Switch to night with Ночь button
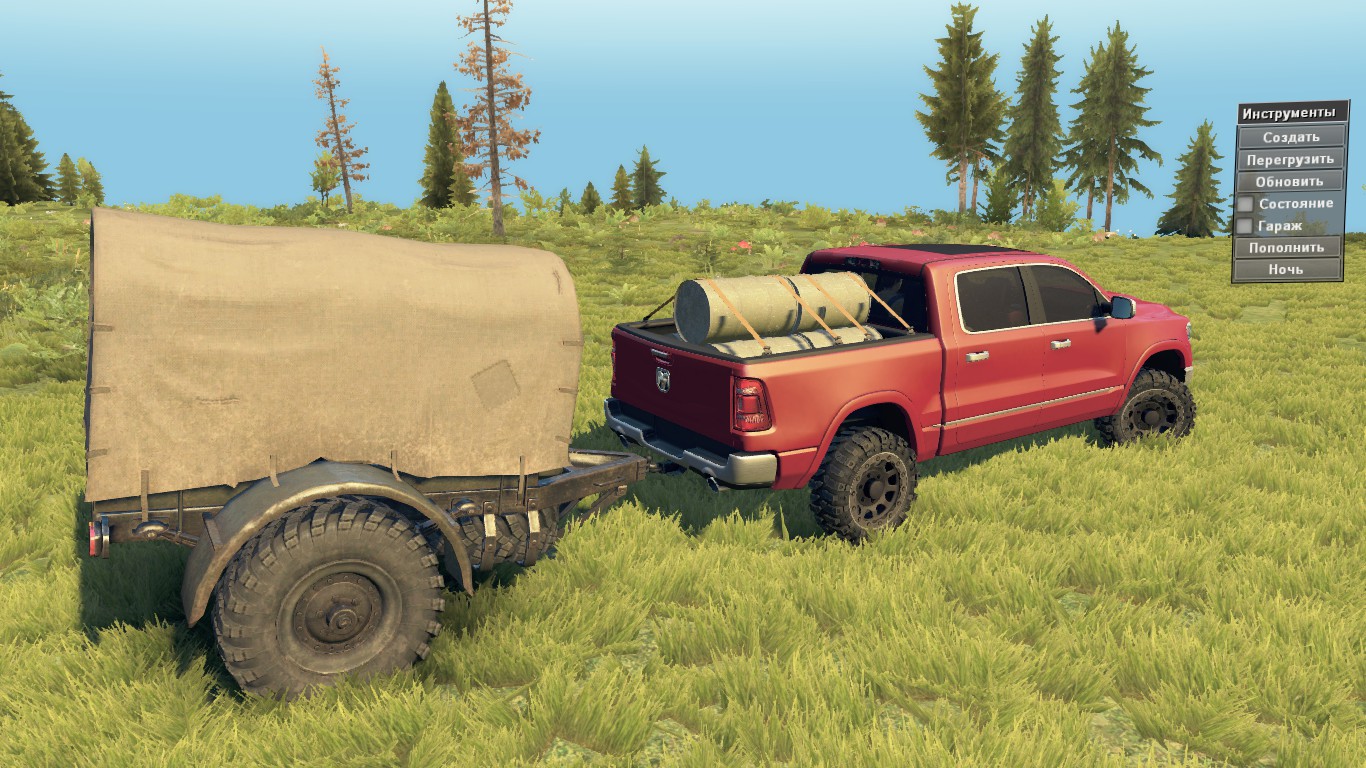Image resolution: width=1366 pixels, height=768 pixels. pyautogui.click(x=1286, y=269)
